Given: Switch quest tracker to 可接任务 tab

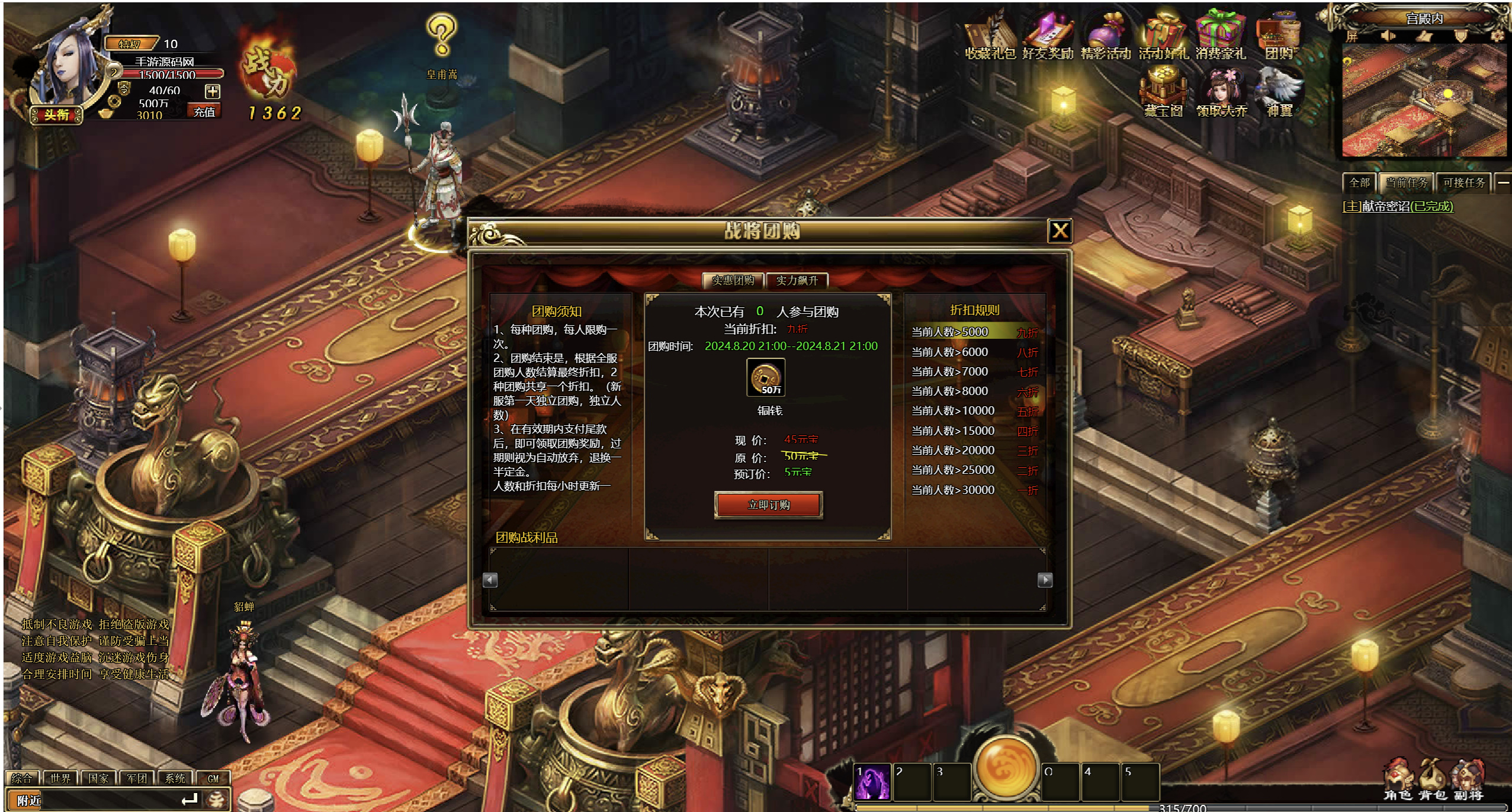Looking at the screenshot, I should [x=1463, y=182].
